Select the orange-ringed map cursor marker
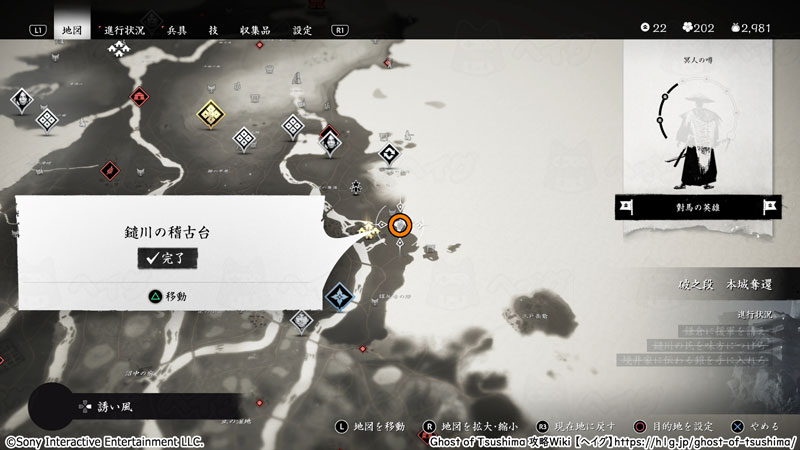The height and width of the screenshot is (450, 800). click(401, 226)
